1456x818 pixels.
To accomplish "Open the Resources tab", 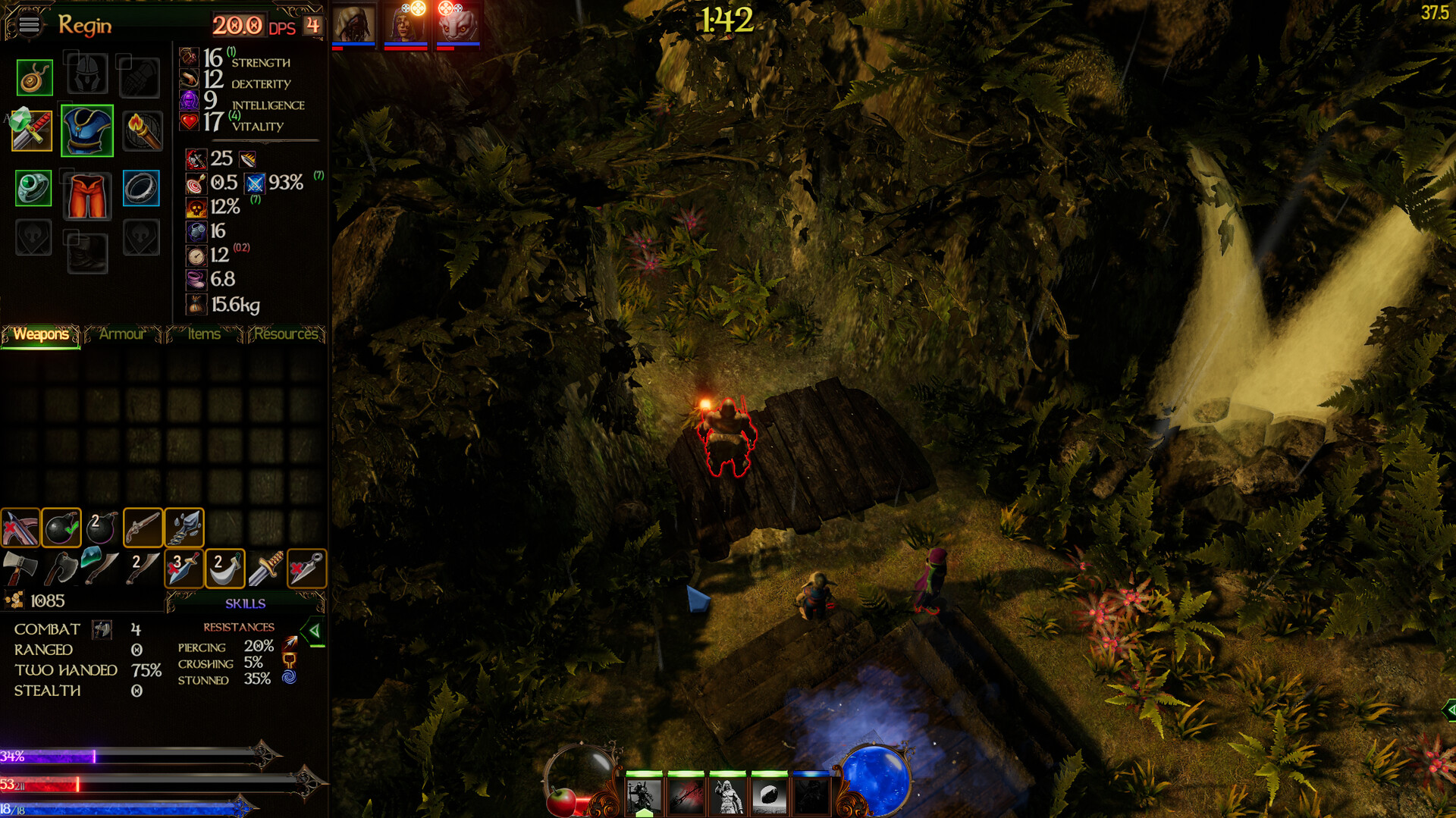I will coord(287,334).
